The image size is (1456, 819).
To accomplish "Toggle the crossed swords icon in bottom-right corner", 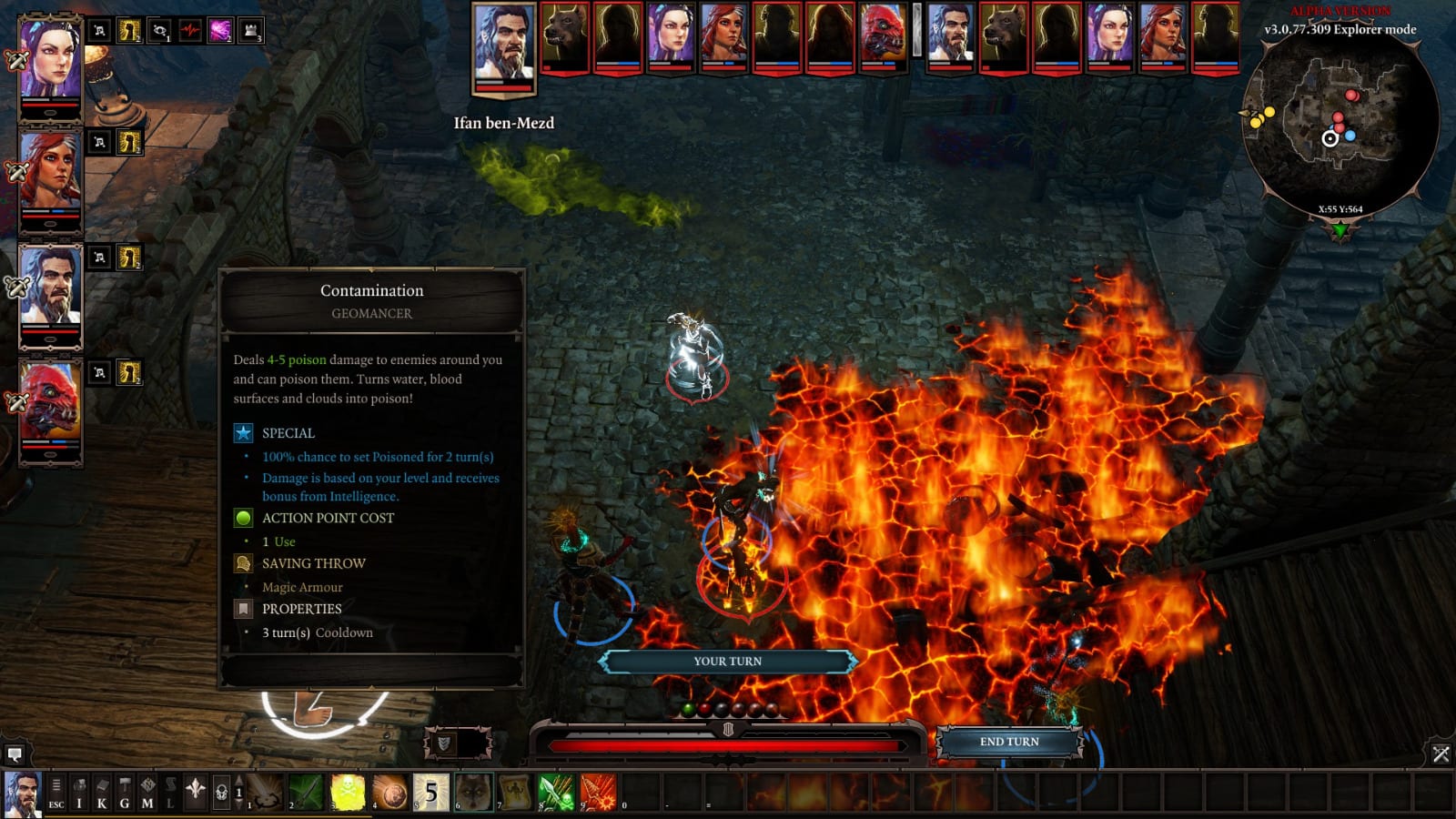I will coord(1441,753).
